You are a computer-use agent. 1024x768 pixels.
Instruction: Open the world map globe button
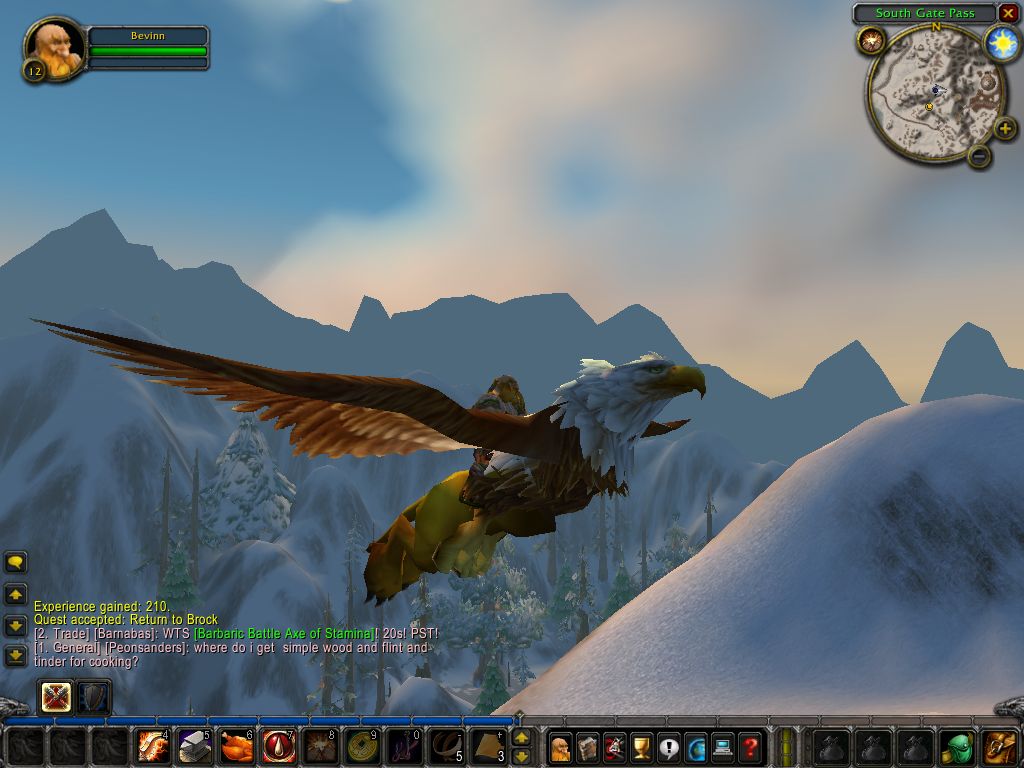pos(695,746)
